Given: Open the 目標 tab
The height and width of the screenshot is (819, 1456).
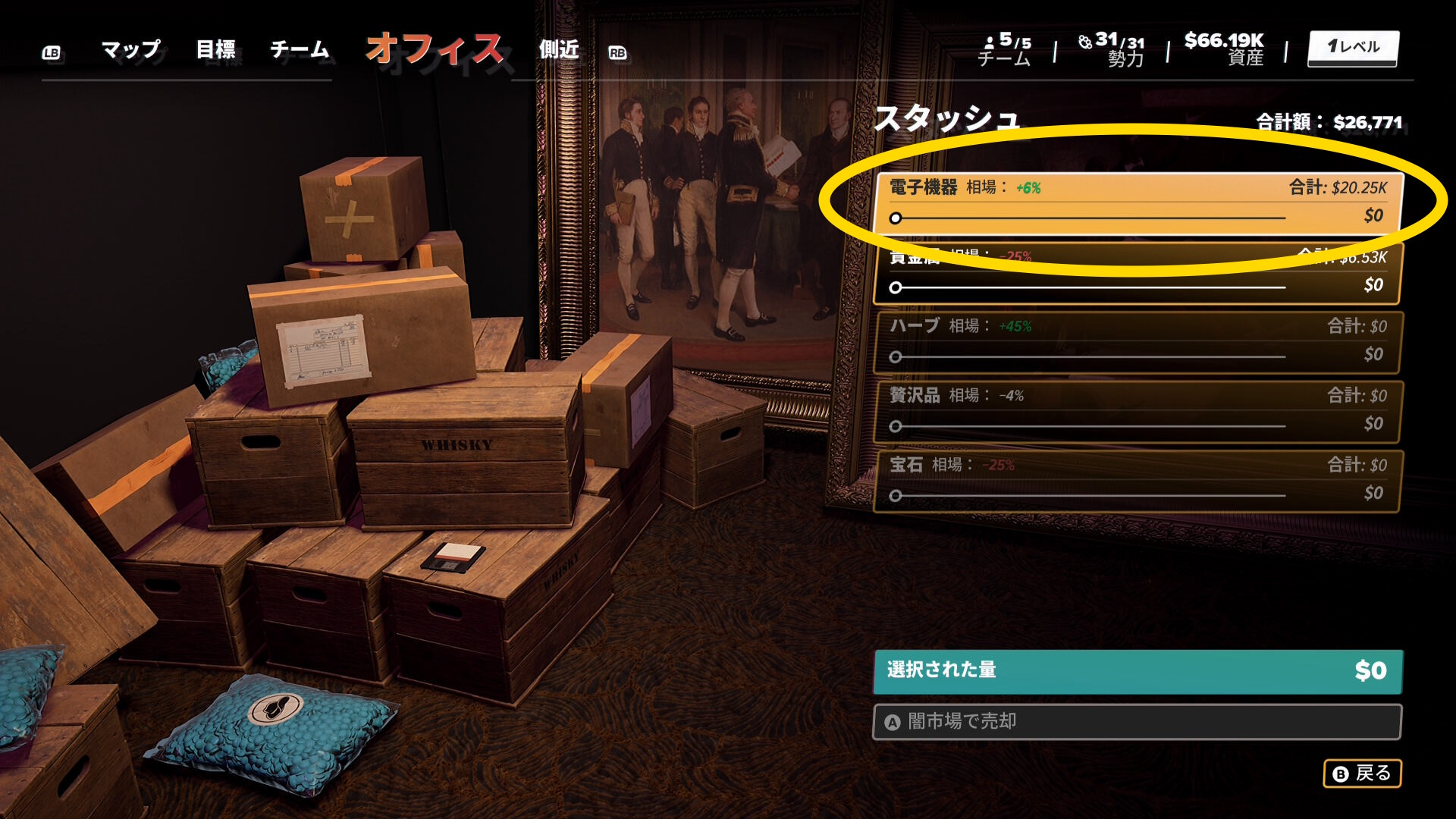Looking at the screenshot, I should pos(215,50).
